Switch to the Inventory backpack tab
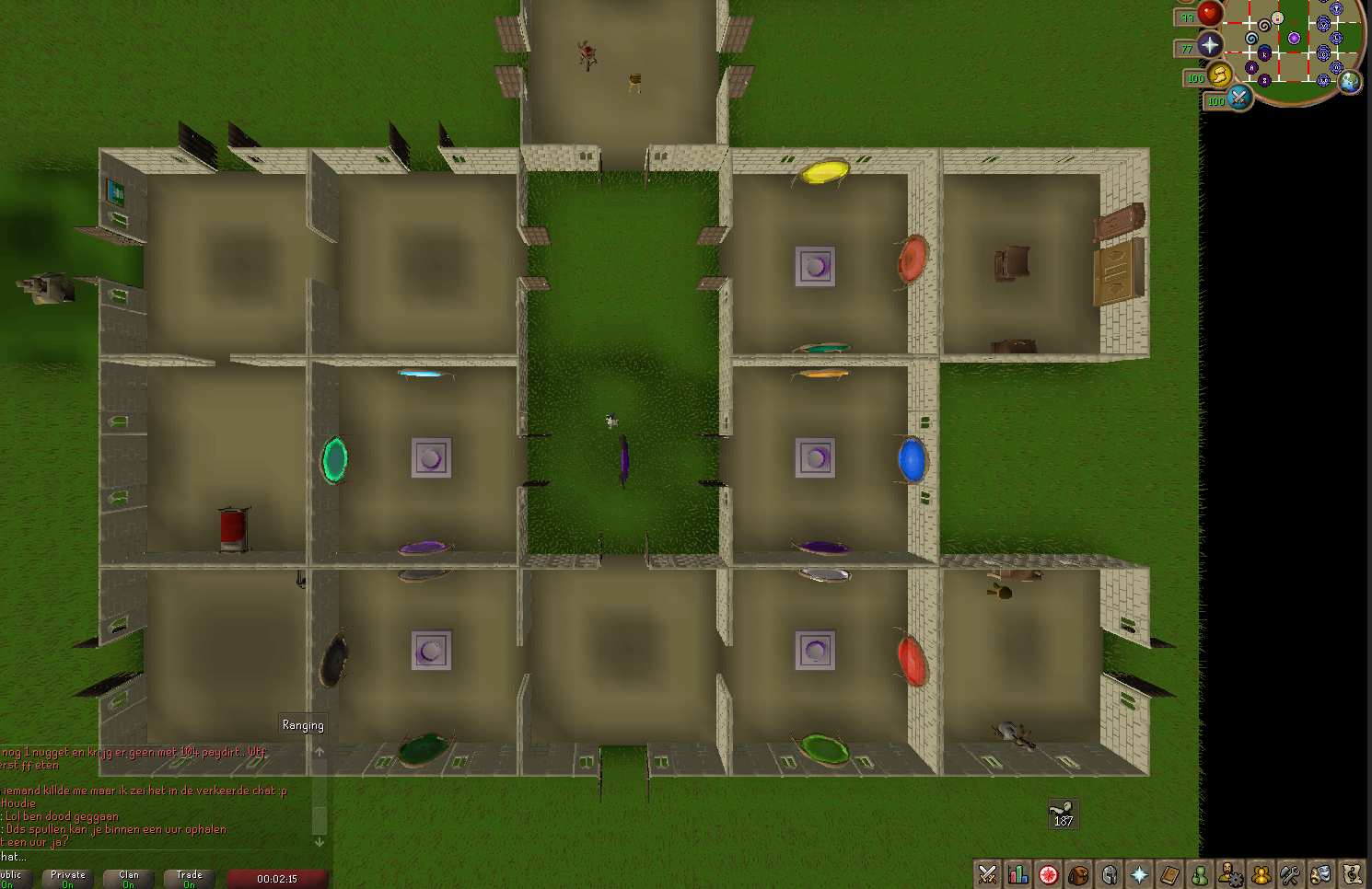The width and height of the screenshot is (1372, 889). (x=1080, y=874)
